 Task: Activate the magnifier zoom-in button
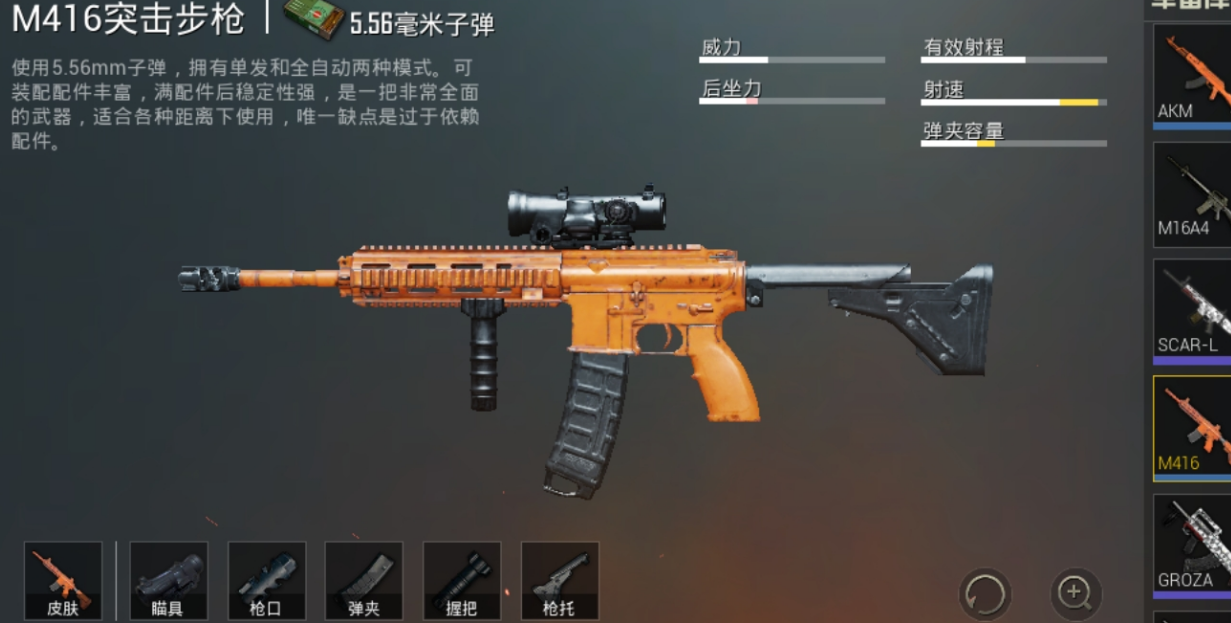1075,593
